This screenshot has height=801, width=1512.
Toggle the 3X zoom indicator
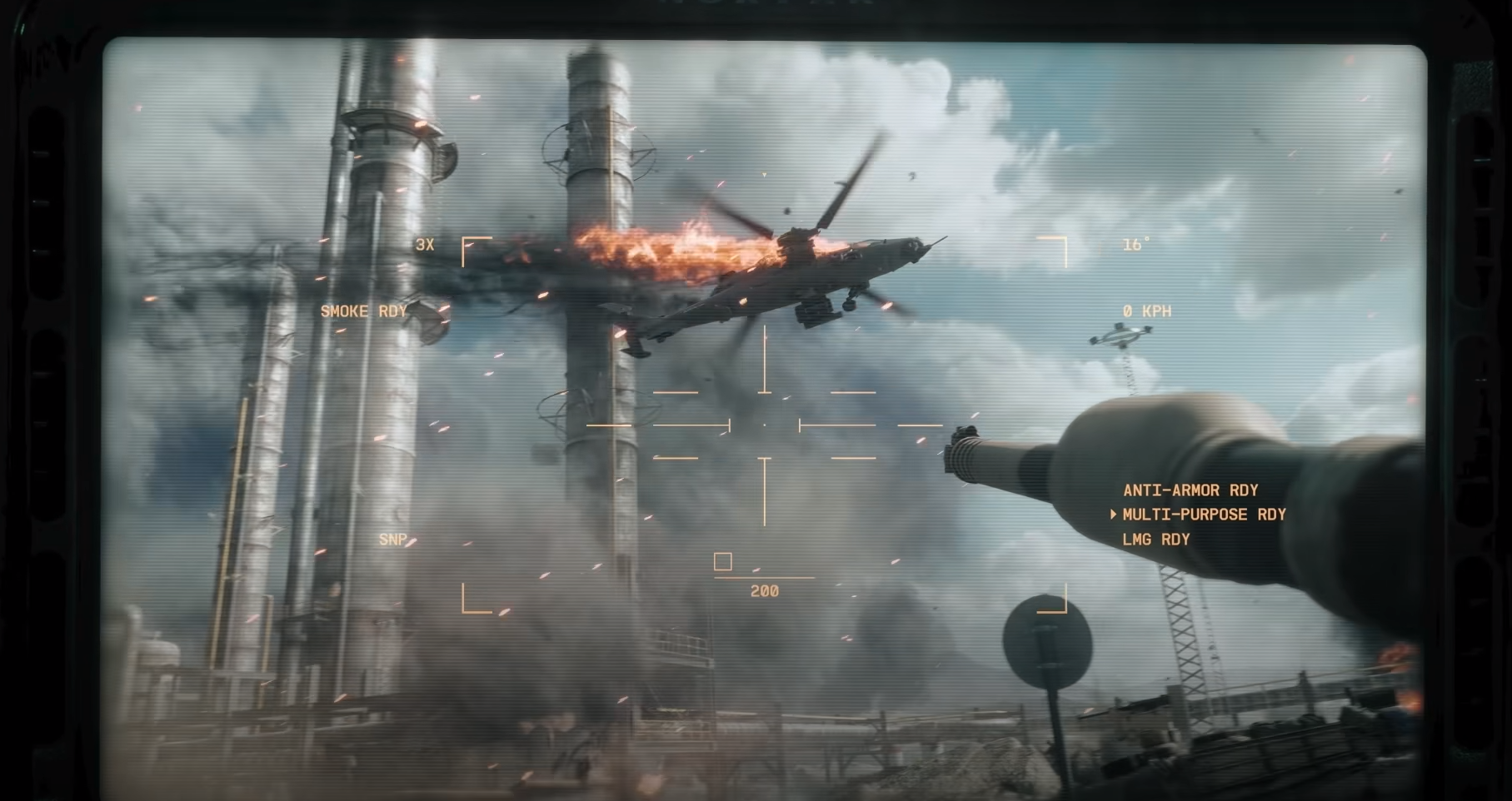tap(425, 245)
